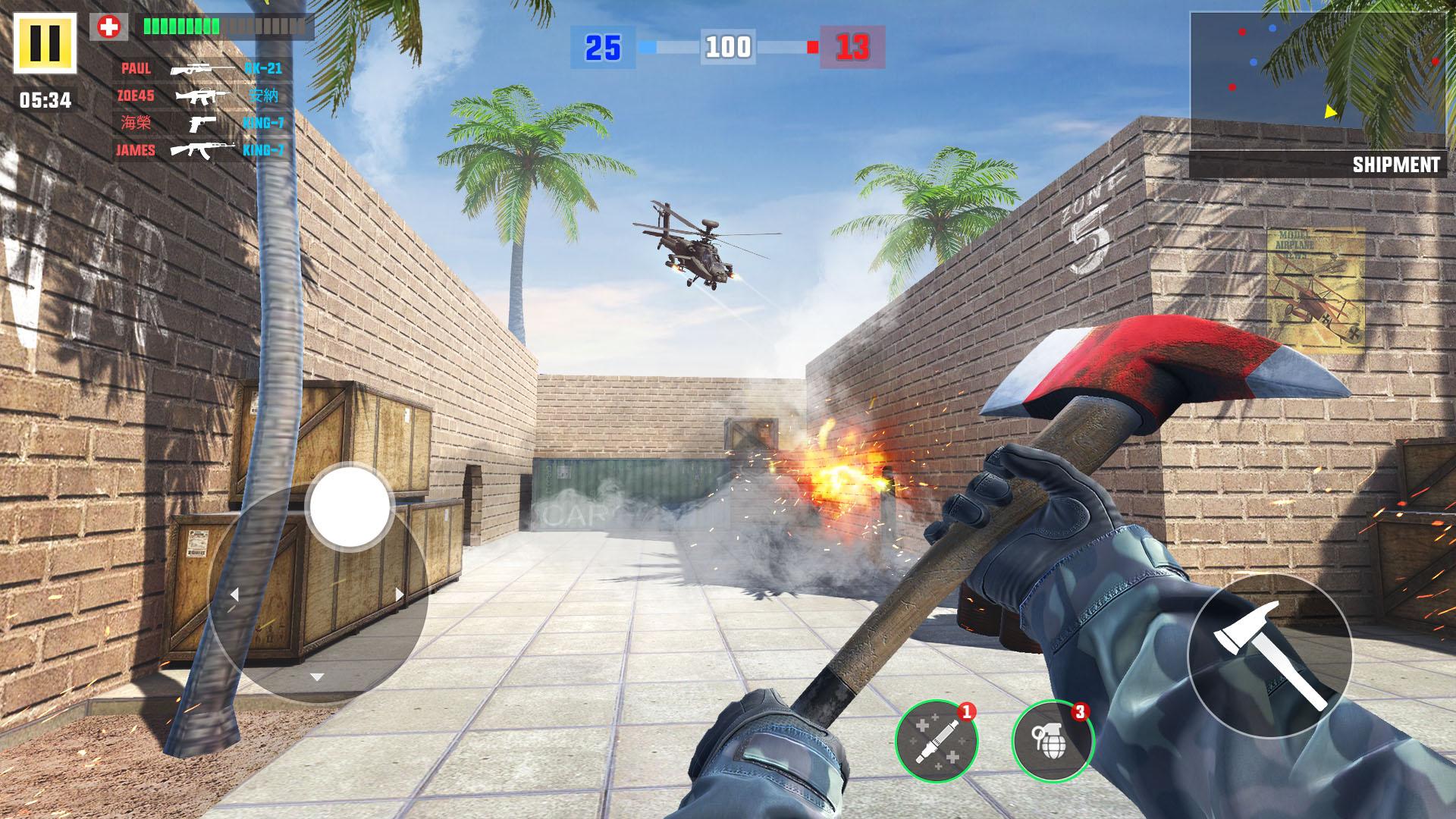Pause the game with the yellow button
1456x819 pixels.
point(45,43)
